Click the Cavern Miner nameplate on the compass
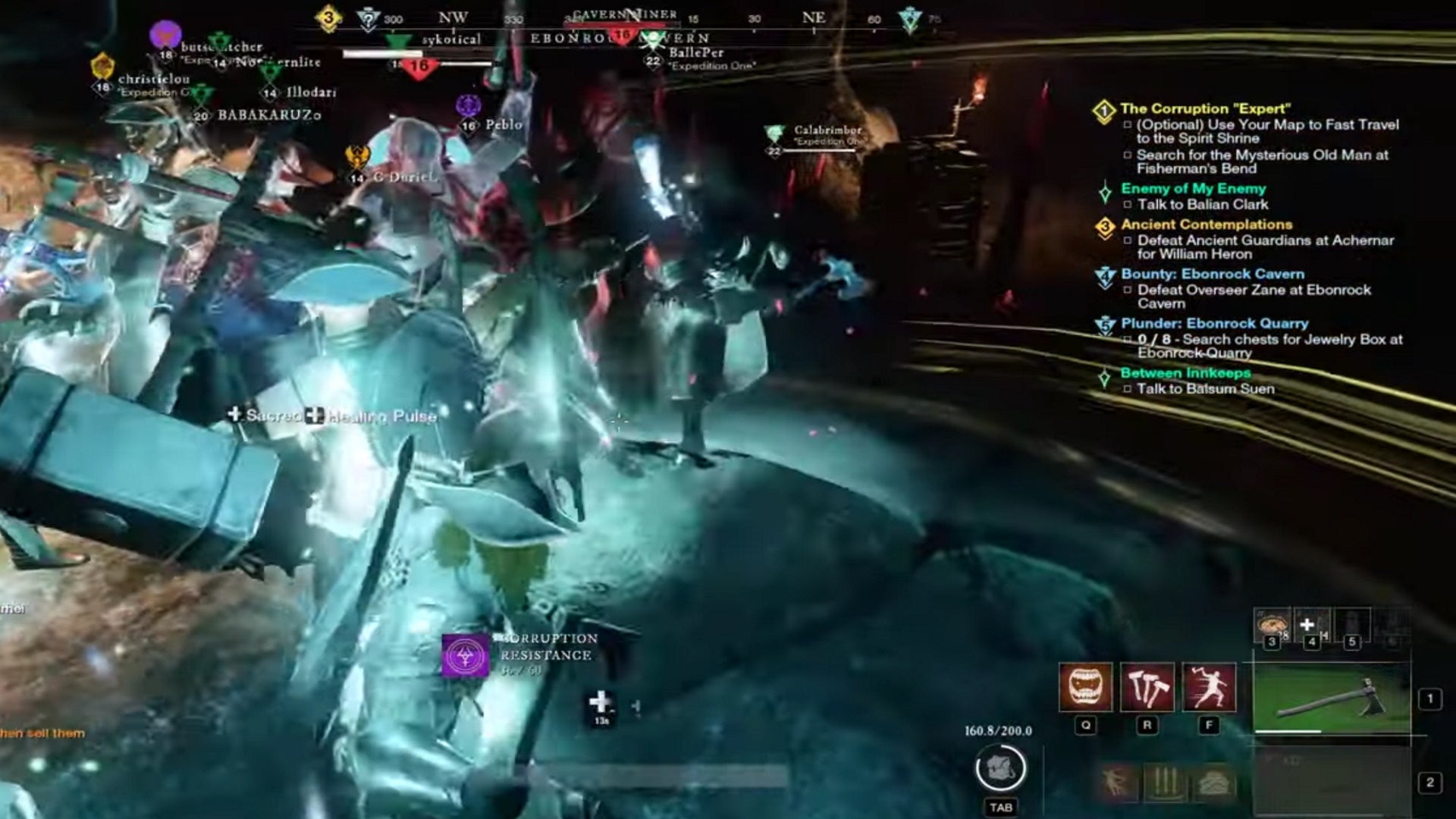This screenshot has height=819, width=1456. (x=625, y=13)
